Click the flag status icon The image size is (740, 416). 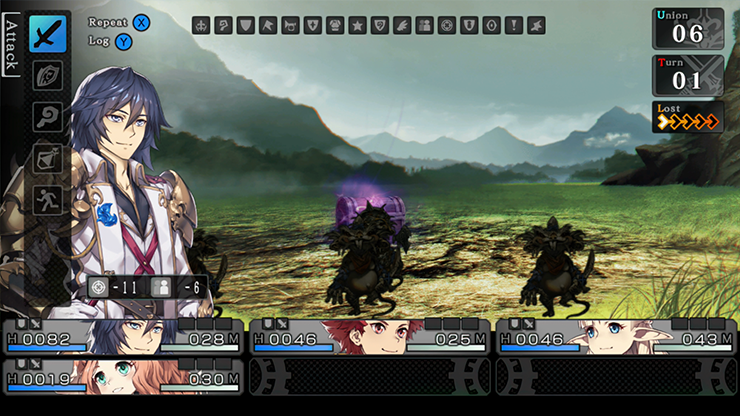268,26
